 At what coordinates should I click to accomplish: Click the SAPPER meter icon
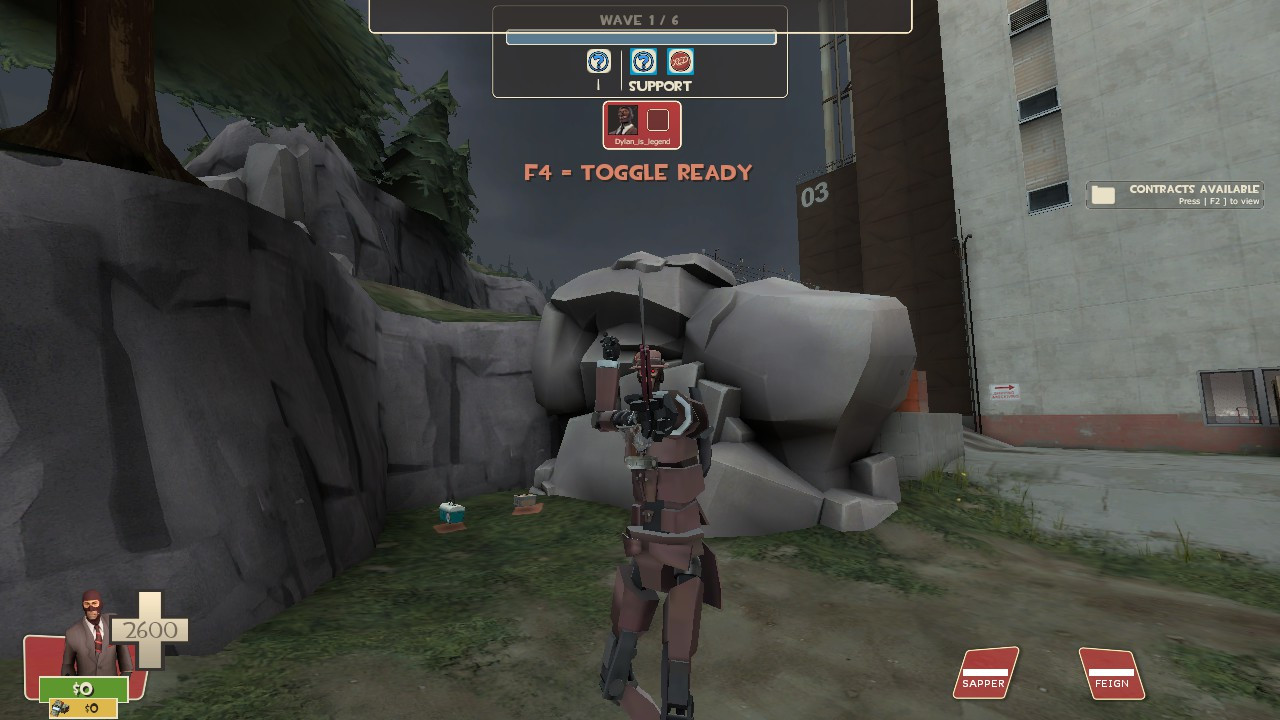pyautogui.click(x=985, y=674)
